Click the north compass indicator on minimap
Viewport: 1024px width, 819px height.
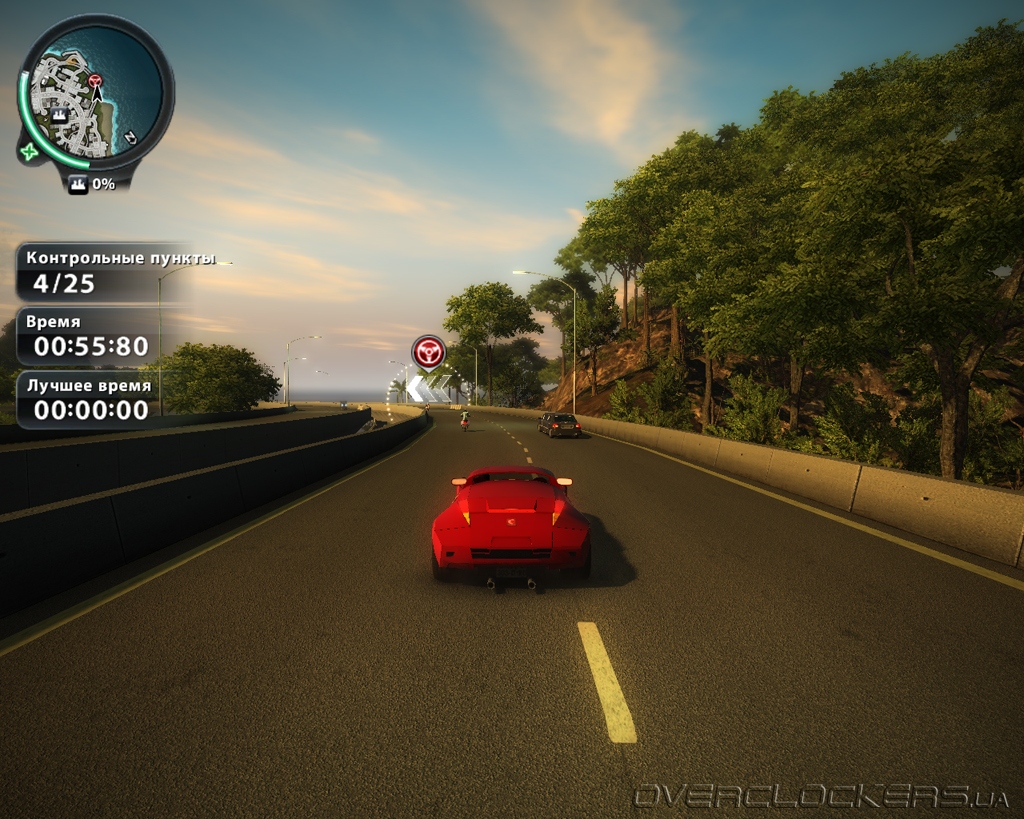[131, 137]
